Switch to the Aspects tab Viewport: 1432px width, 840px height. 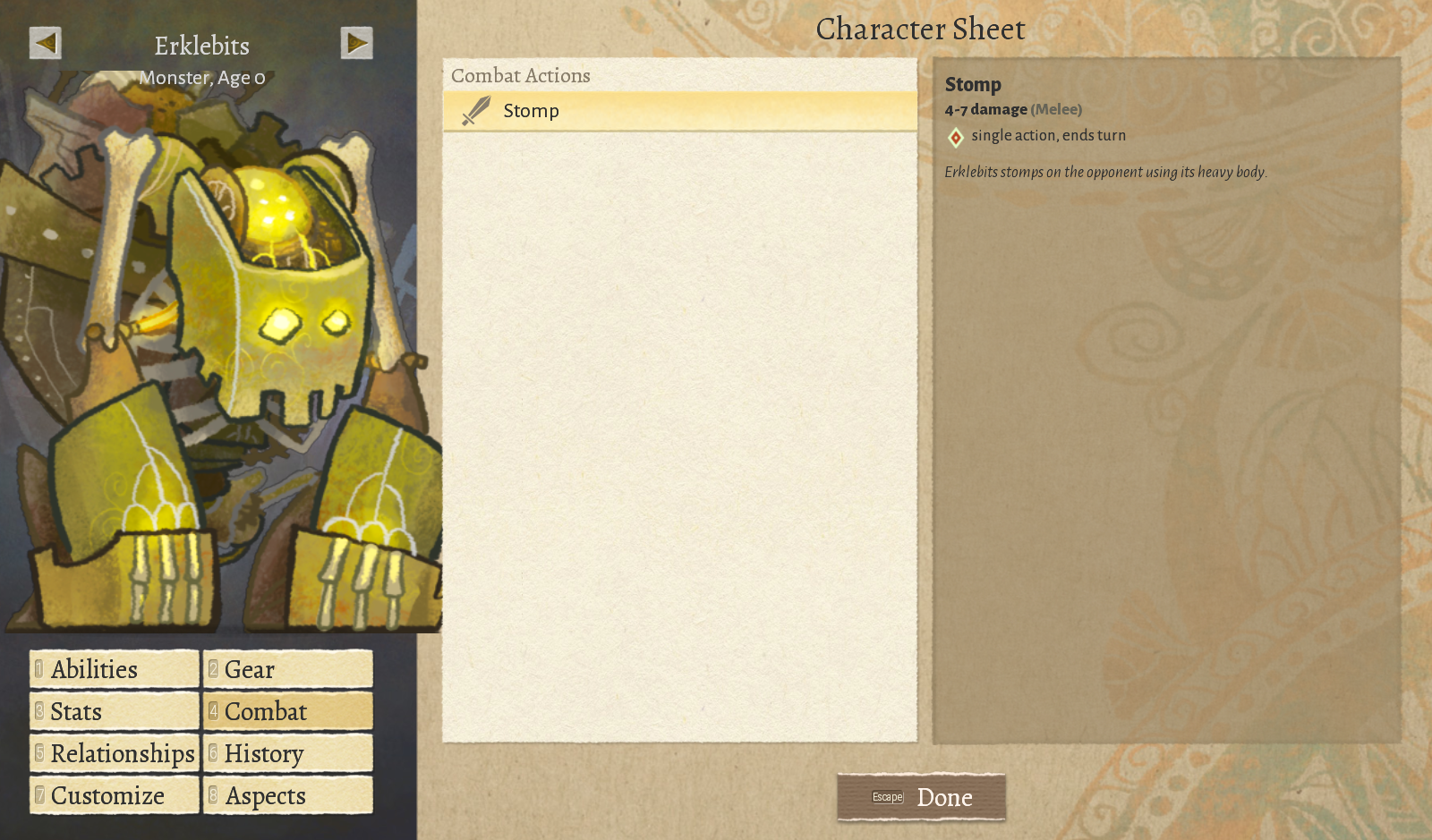[287, 795]
